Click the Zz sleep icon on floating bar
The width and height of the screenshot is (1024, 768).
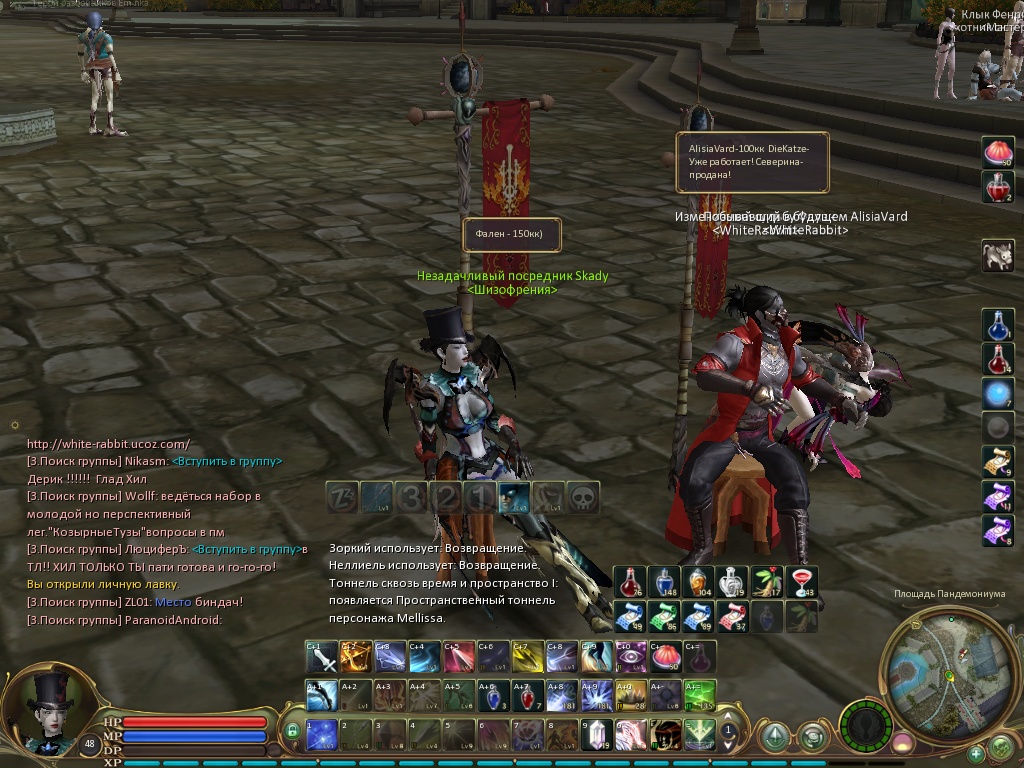(x=342, y=497)
